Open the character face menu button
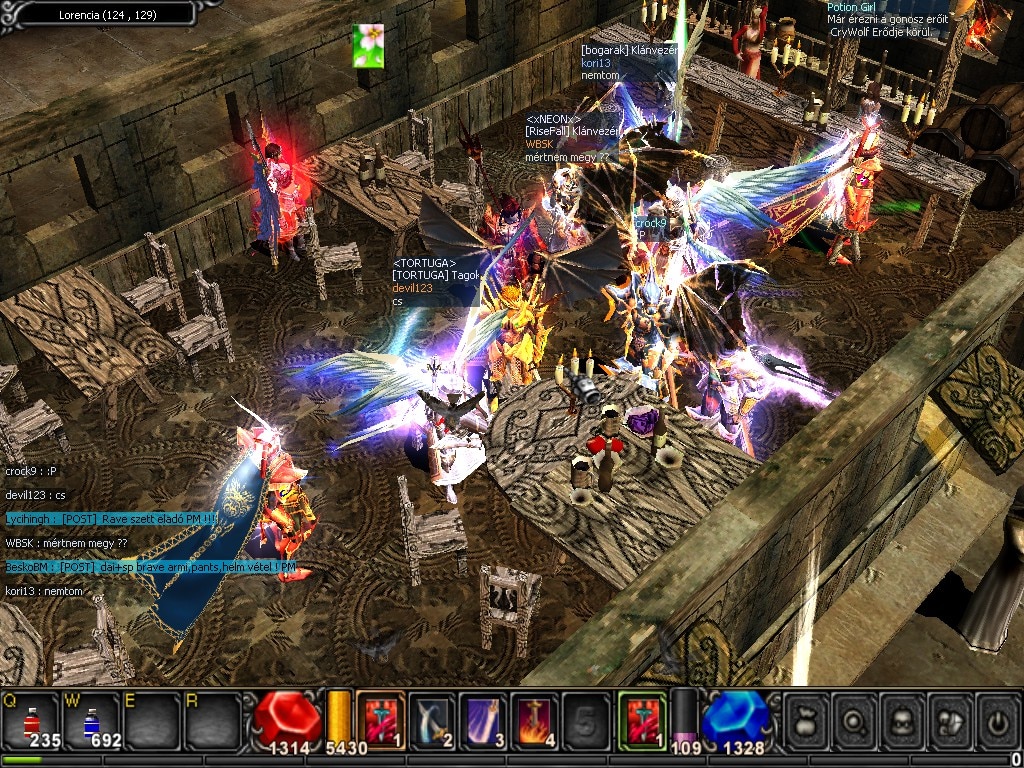The width and height of the screenshot is (1024, 768). tap(902, 718)
